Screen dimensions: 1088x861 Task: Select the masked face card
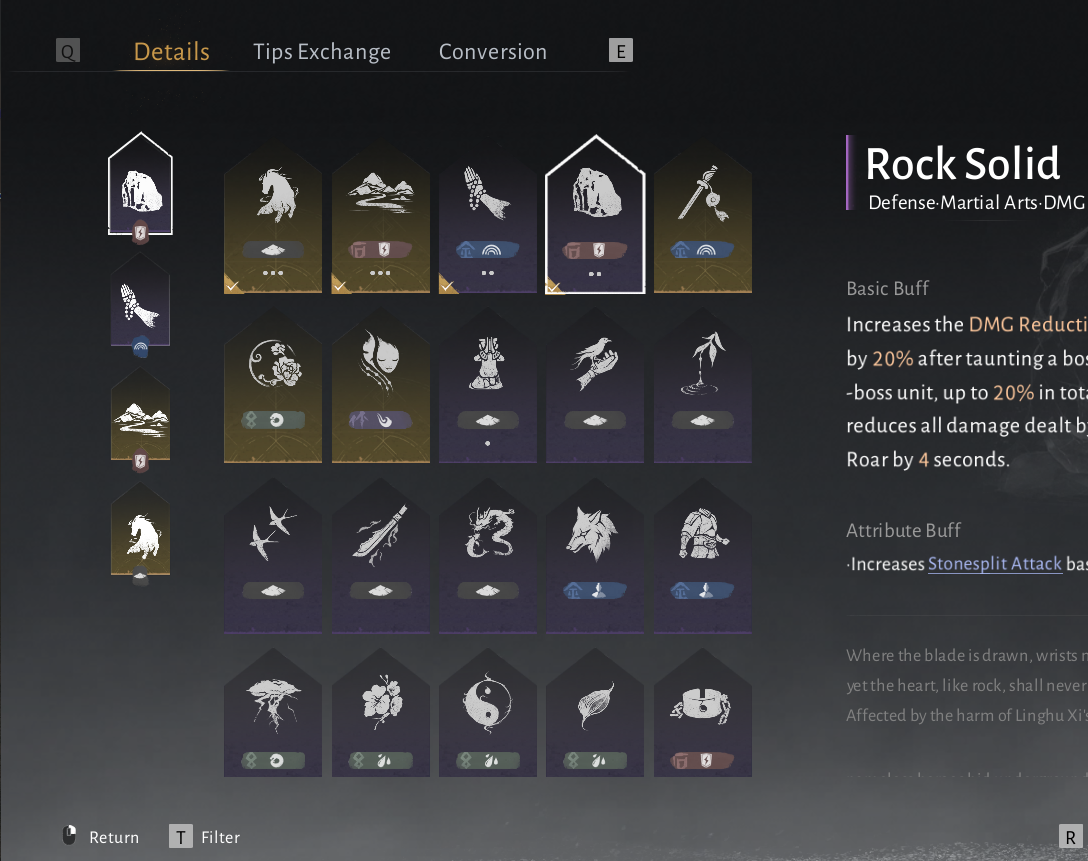coord(381,385)
